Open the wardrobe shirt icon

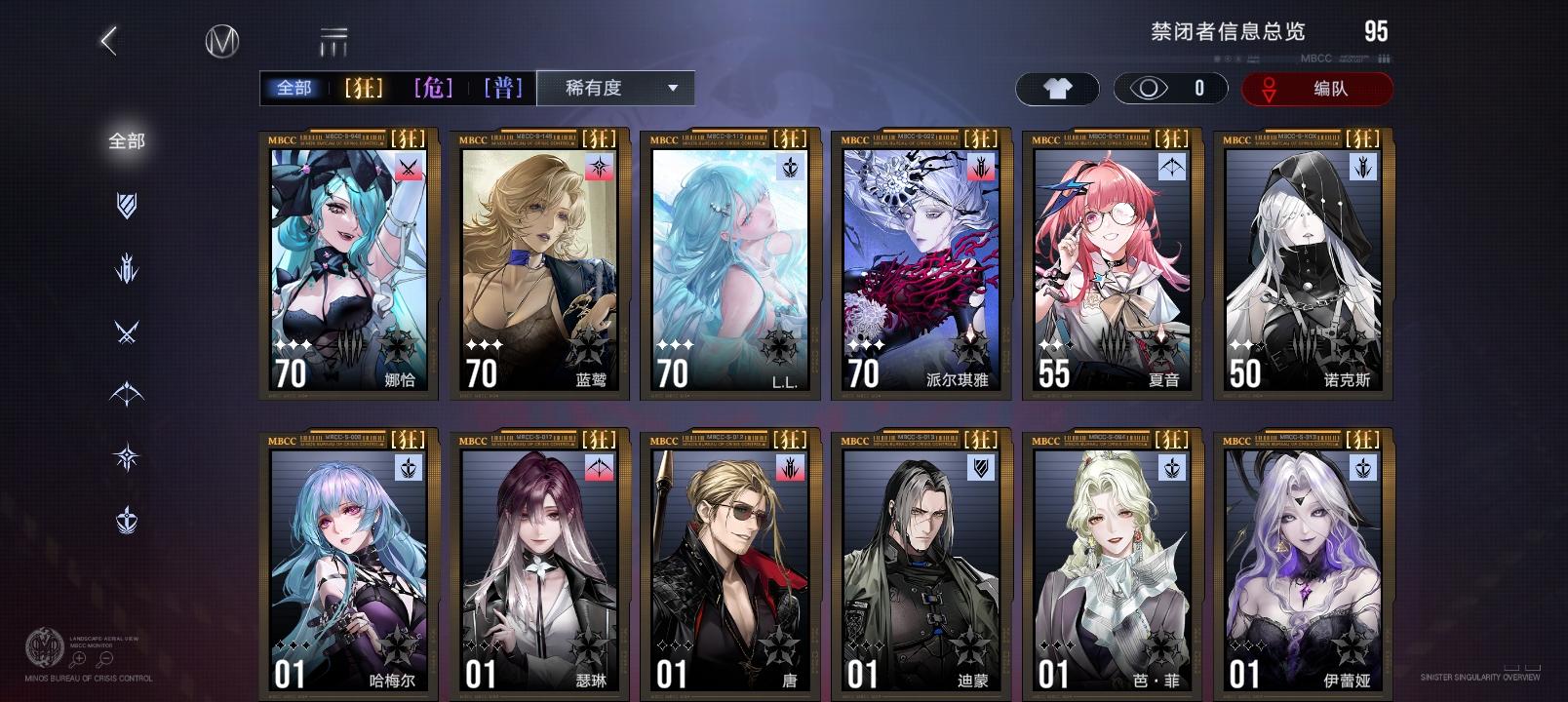pos(1057,88)
